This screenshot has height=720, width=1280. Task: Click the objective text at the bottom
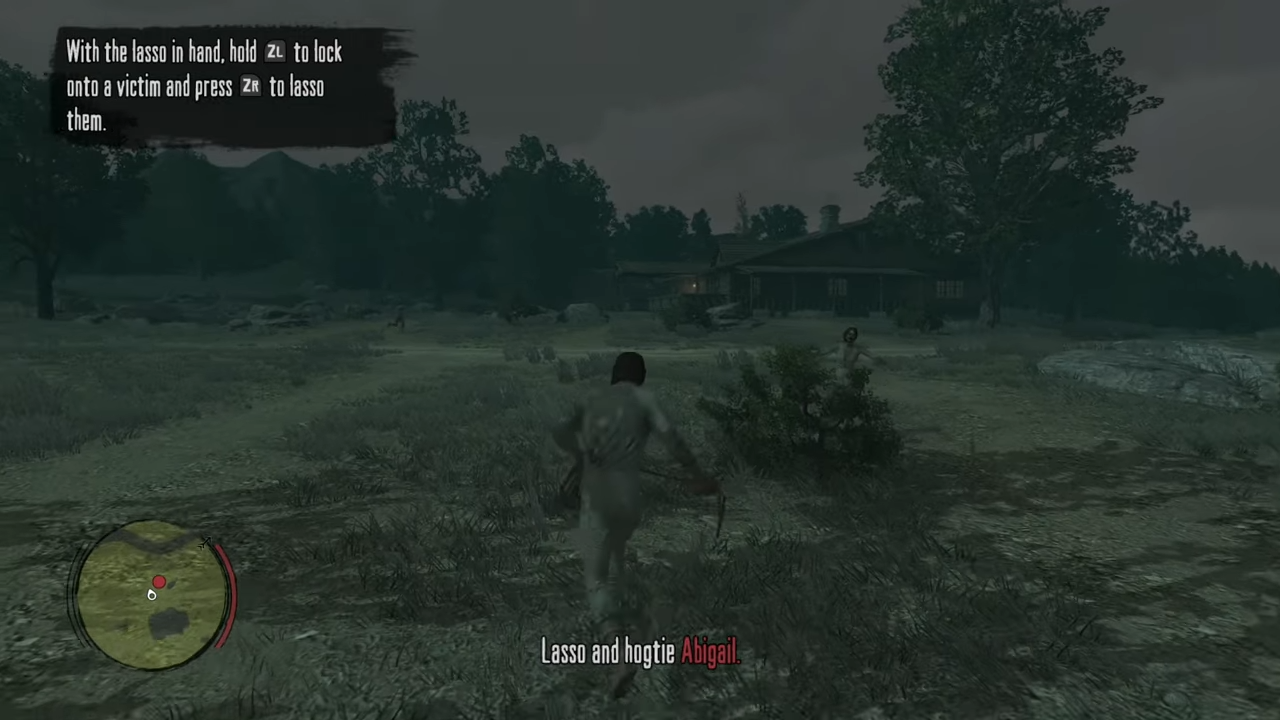tap(640, 652)
